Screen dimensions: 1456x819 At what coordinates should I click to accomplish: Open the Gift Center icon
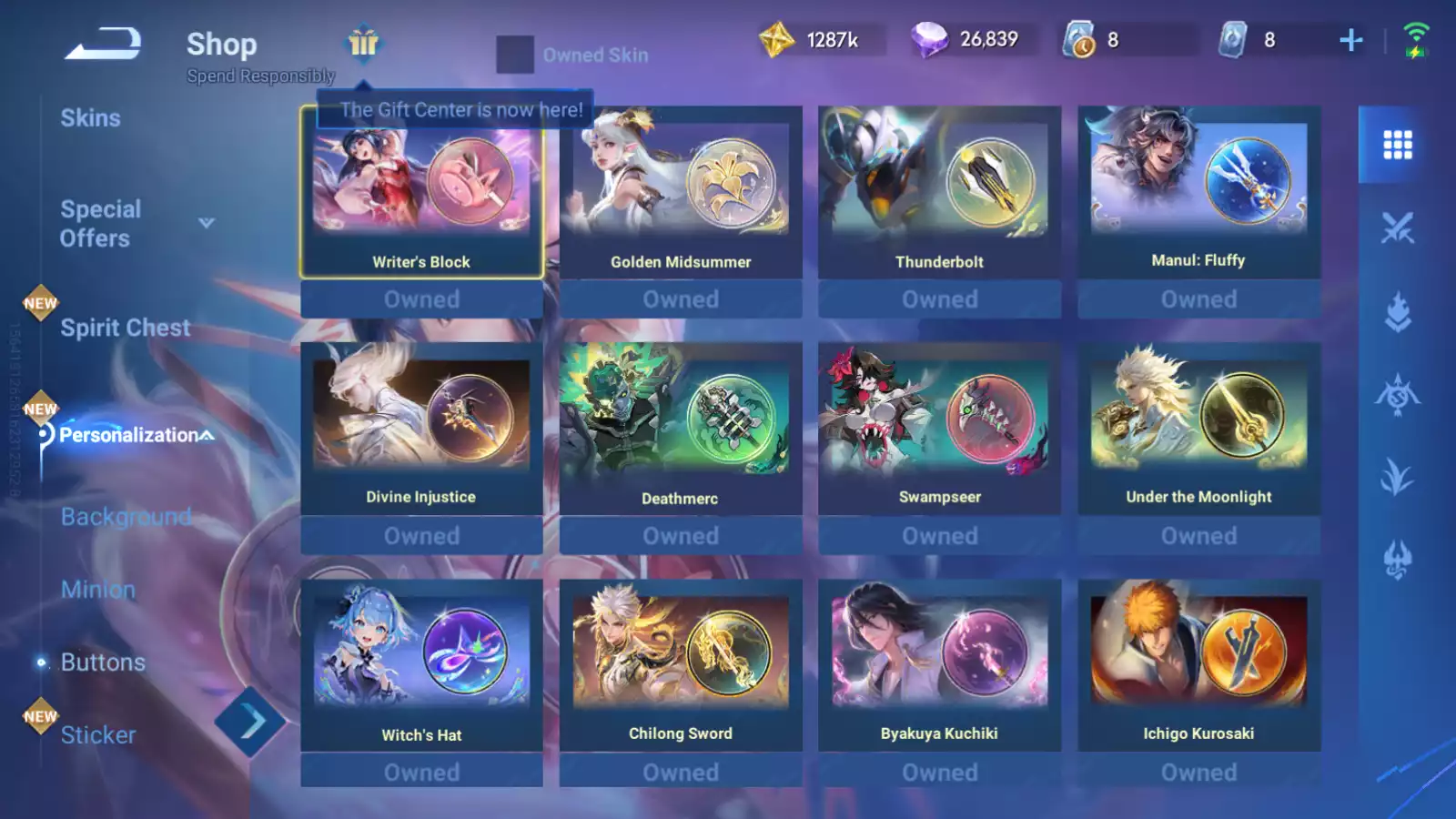point(363,43)
